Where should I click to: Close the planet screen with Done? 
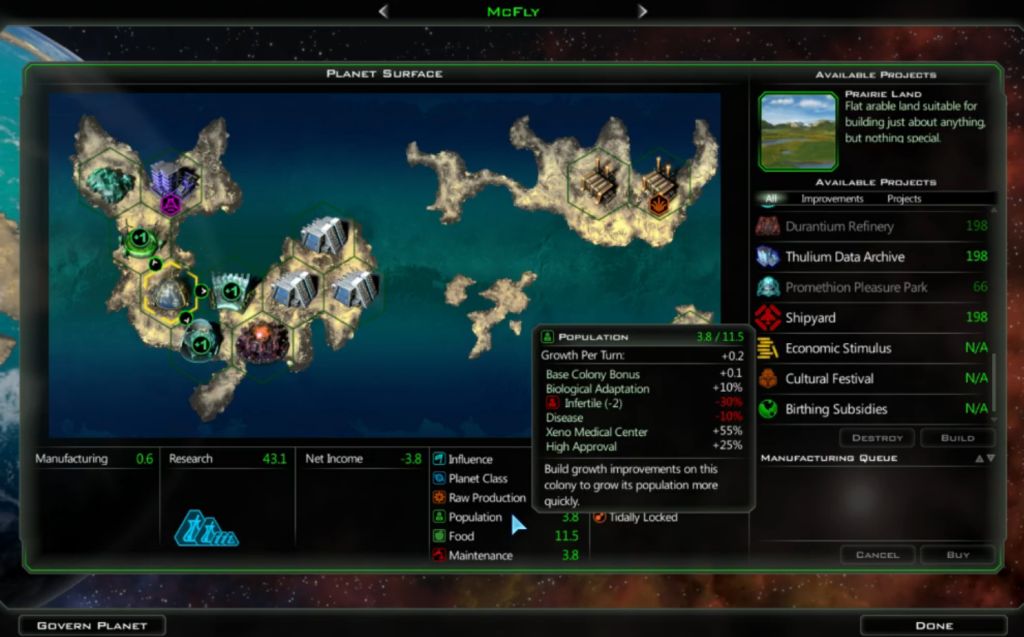pos(933,625)
